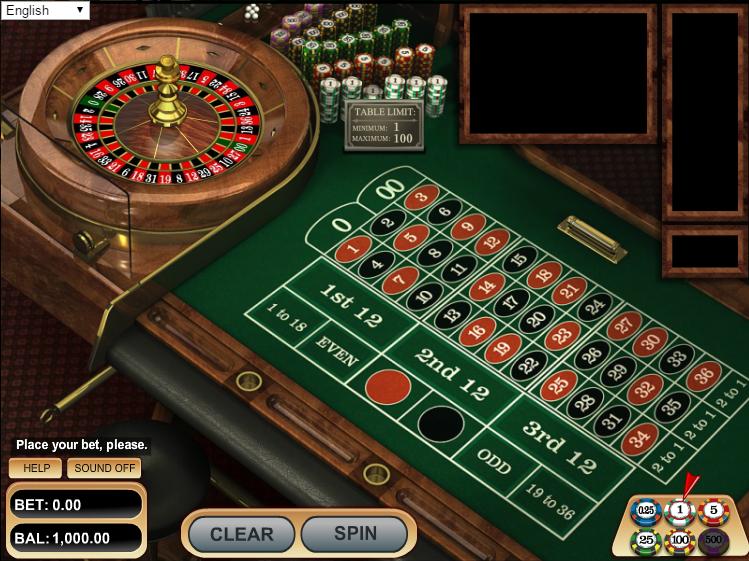Select the 25 value chip

point(646,541)
